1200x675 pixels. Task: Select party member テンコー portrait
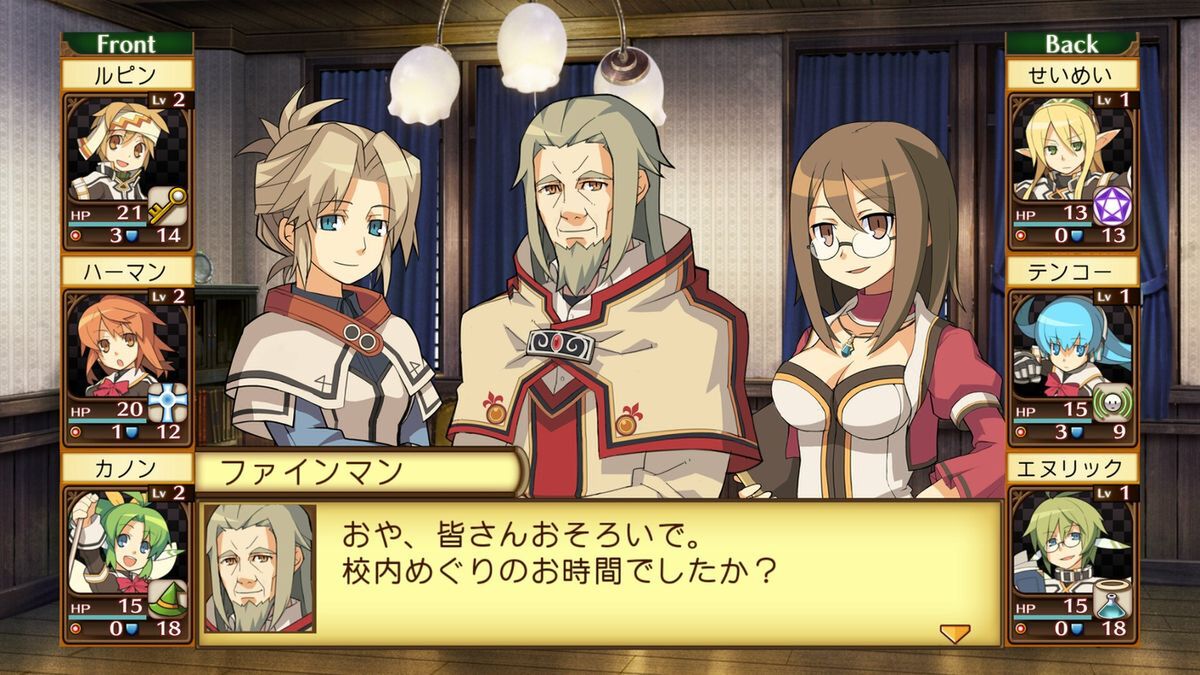1060,345
